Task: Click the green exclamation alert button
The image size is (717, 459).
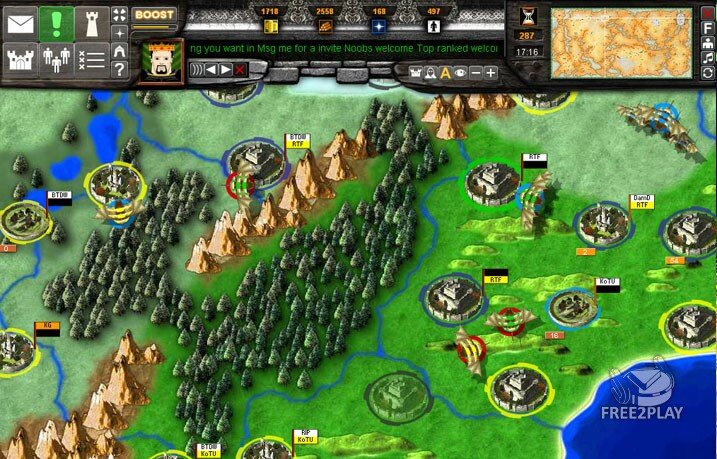Action: pos(57,21)
